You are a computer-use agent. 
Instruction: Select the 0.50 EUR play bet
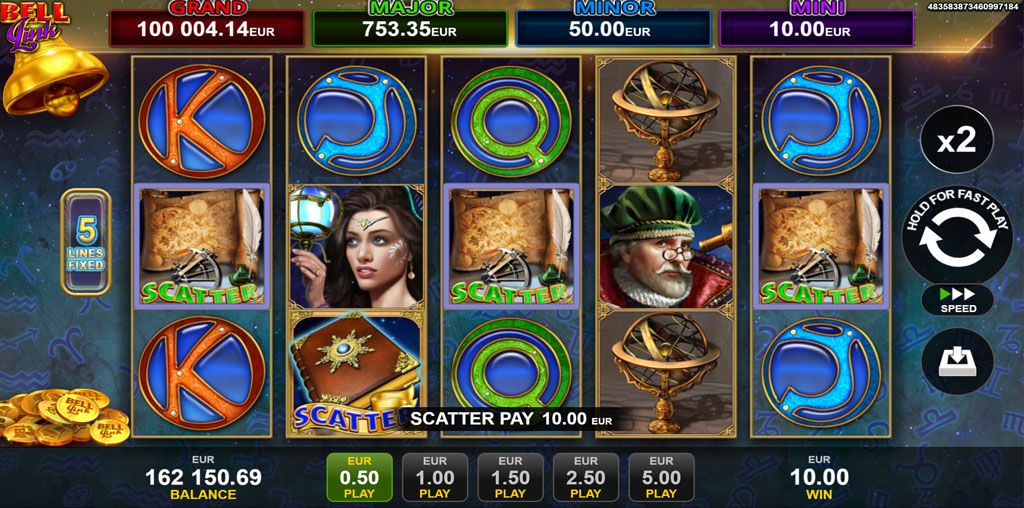(359, 477)
